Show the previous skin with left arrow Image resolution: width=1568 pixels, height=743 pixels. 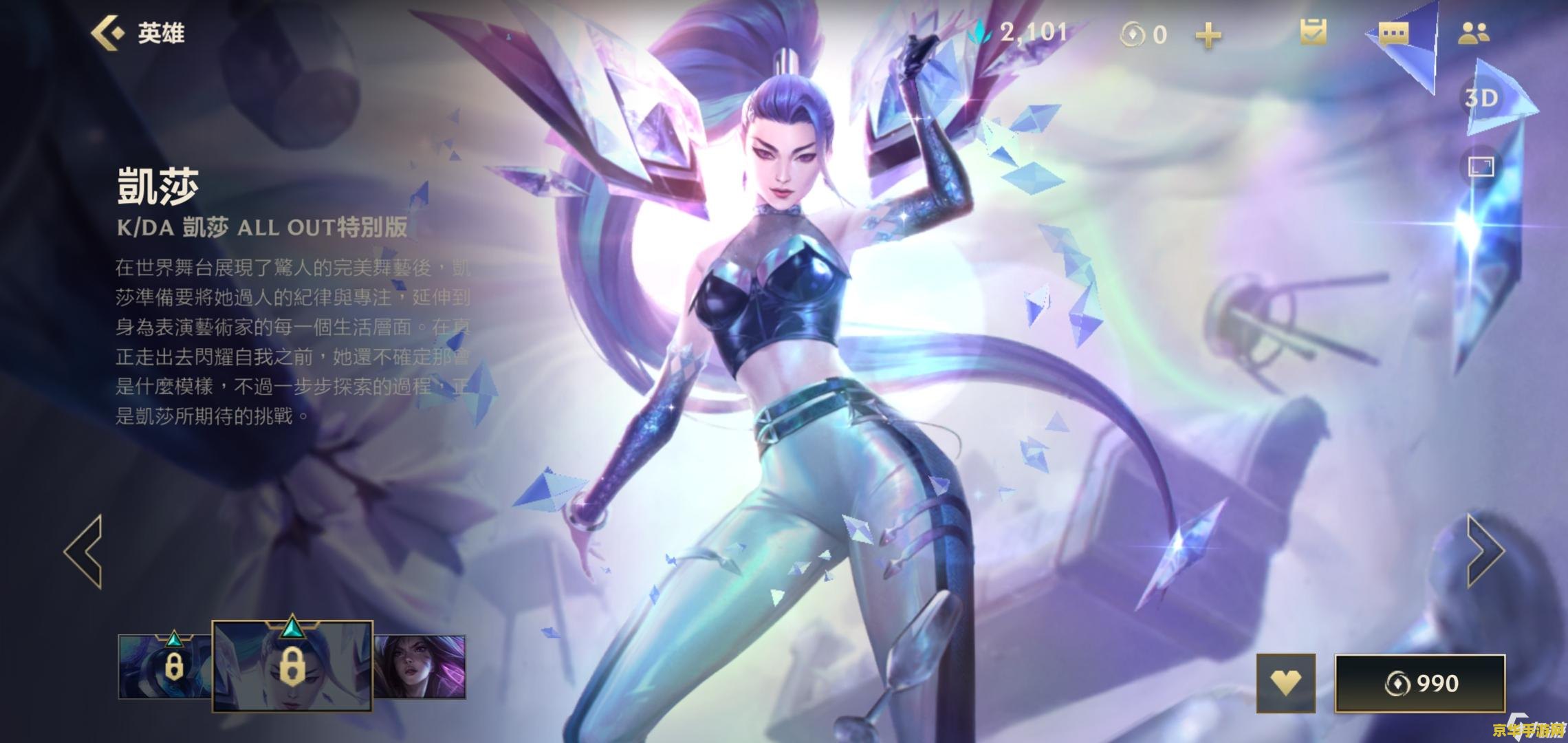coord(84,551)
